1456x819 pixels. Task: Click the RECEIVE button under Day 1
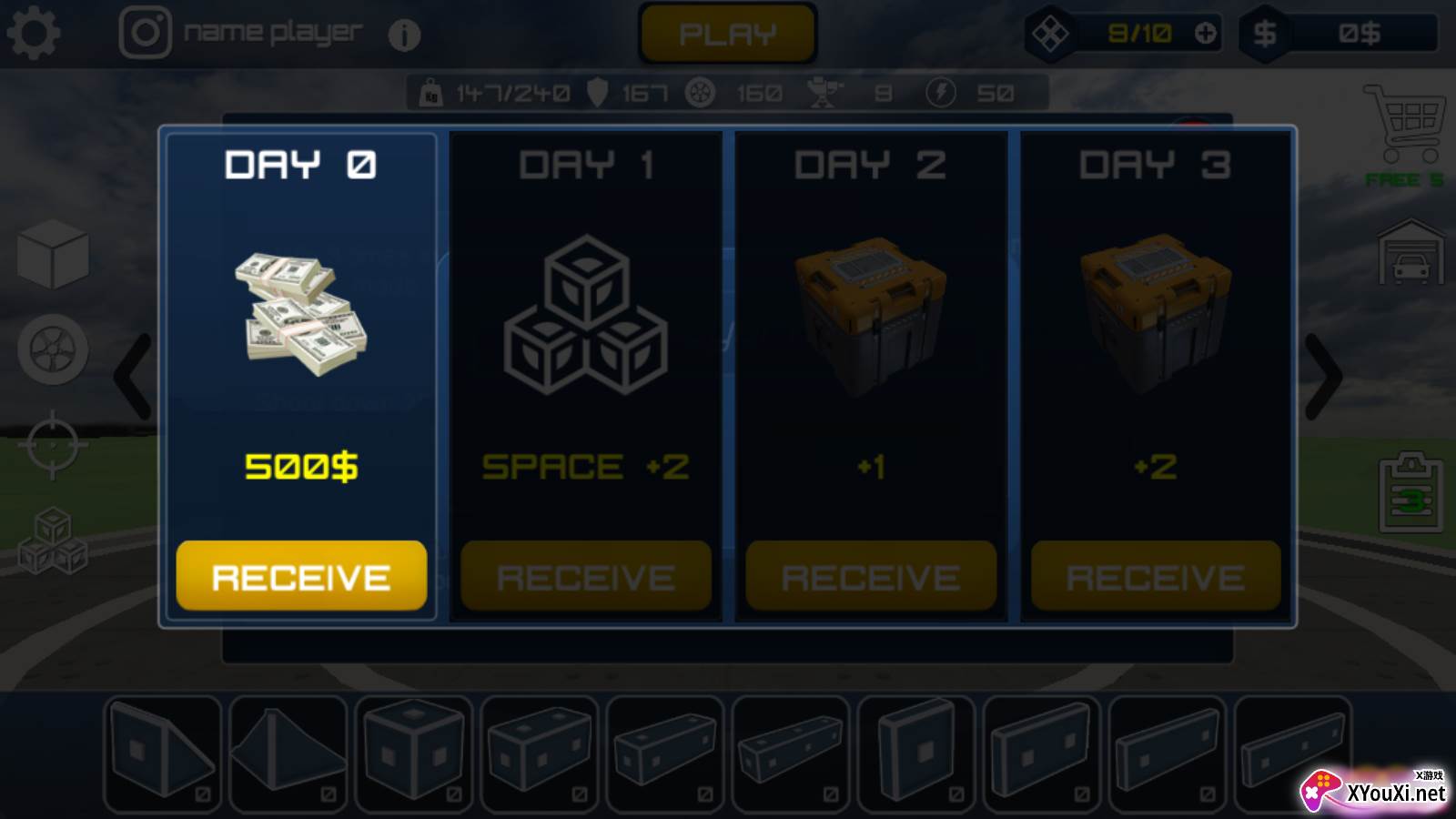click(x=586, y=576)
